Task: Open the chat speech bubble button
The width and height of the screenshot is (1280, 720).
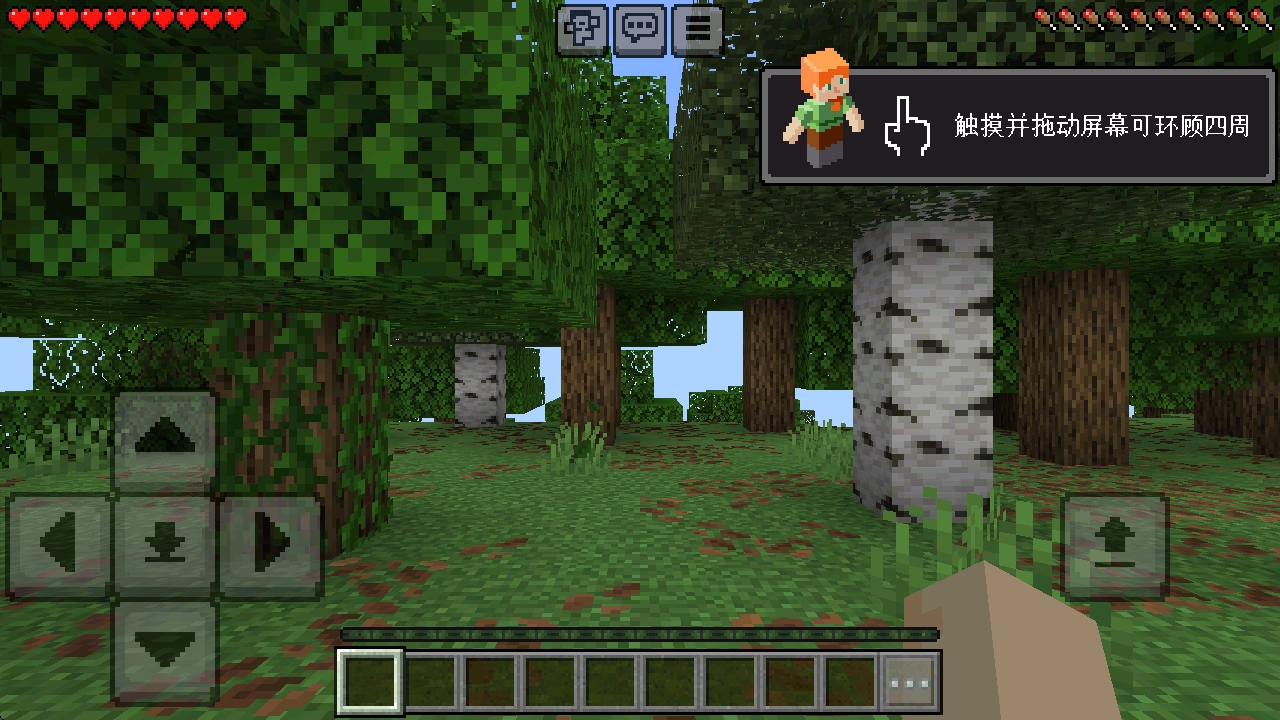Action: pyautogui.click(x=640, y=30)
